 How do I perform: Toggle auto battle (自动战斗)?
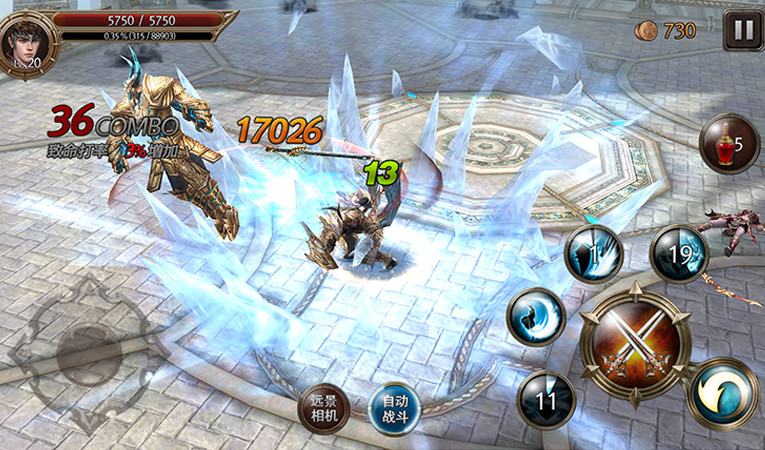coord(393,408)
